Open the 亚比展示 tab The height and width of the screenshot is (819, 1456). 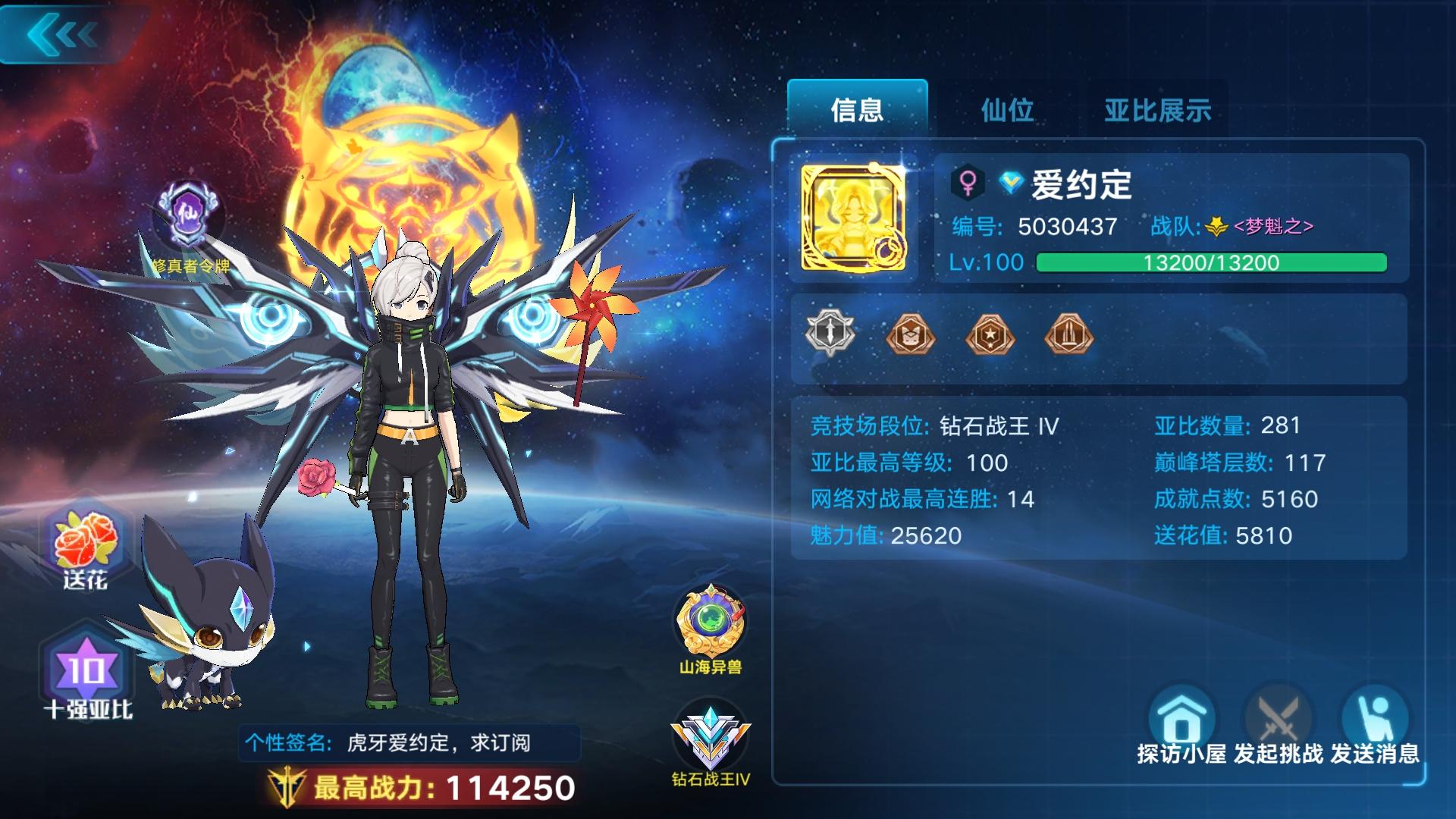coord(1155,110)
